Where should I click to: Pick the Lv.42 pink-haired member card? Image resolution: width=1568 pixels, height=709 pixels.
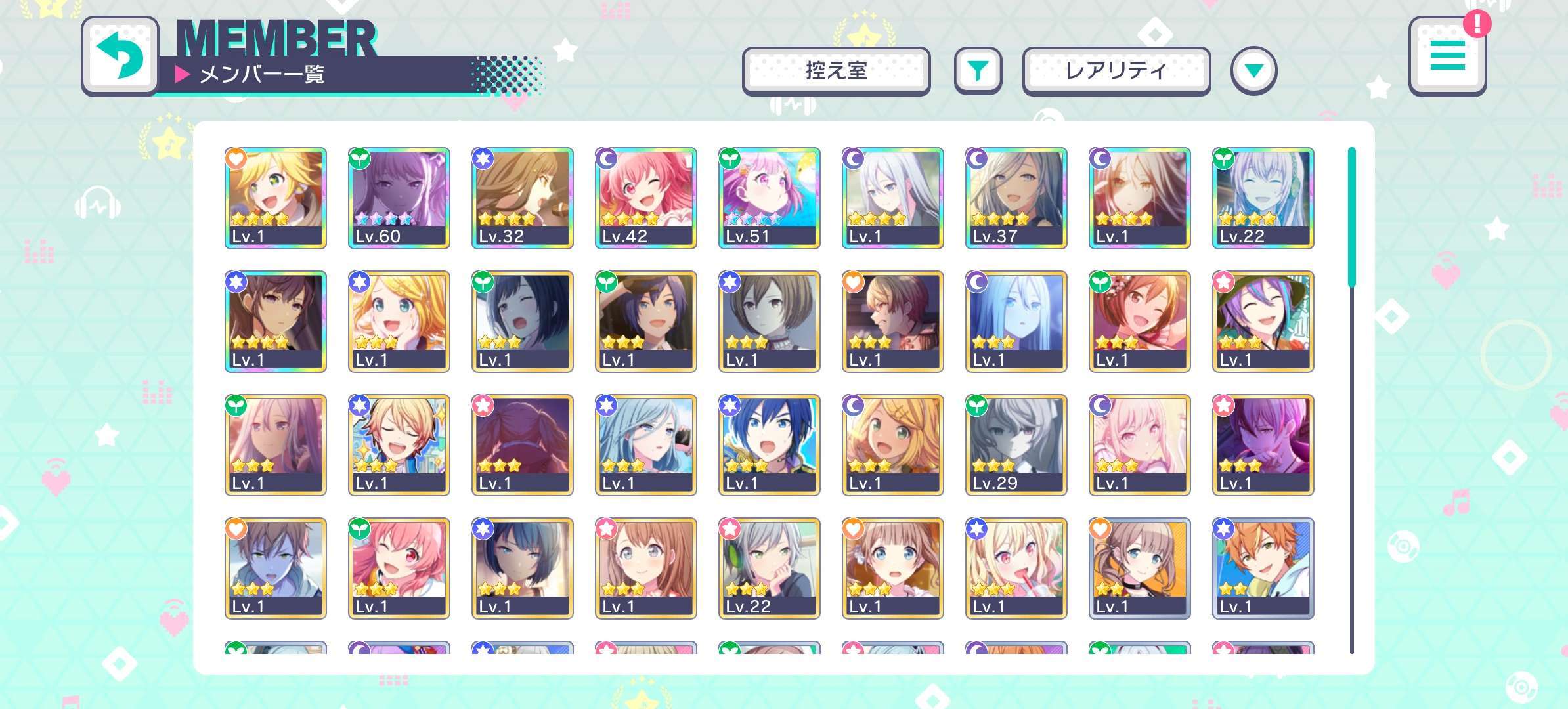pyautogui.click(x=646, y=198)
